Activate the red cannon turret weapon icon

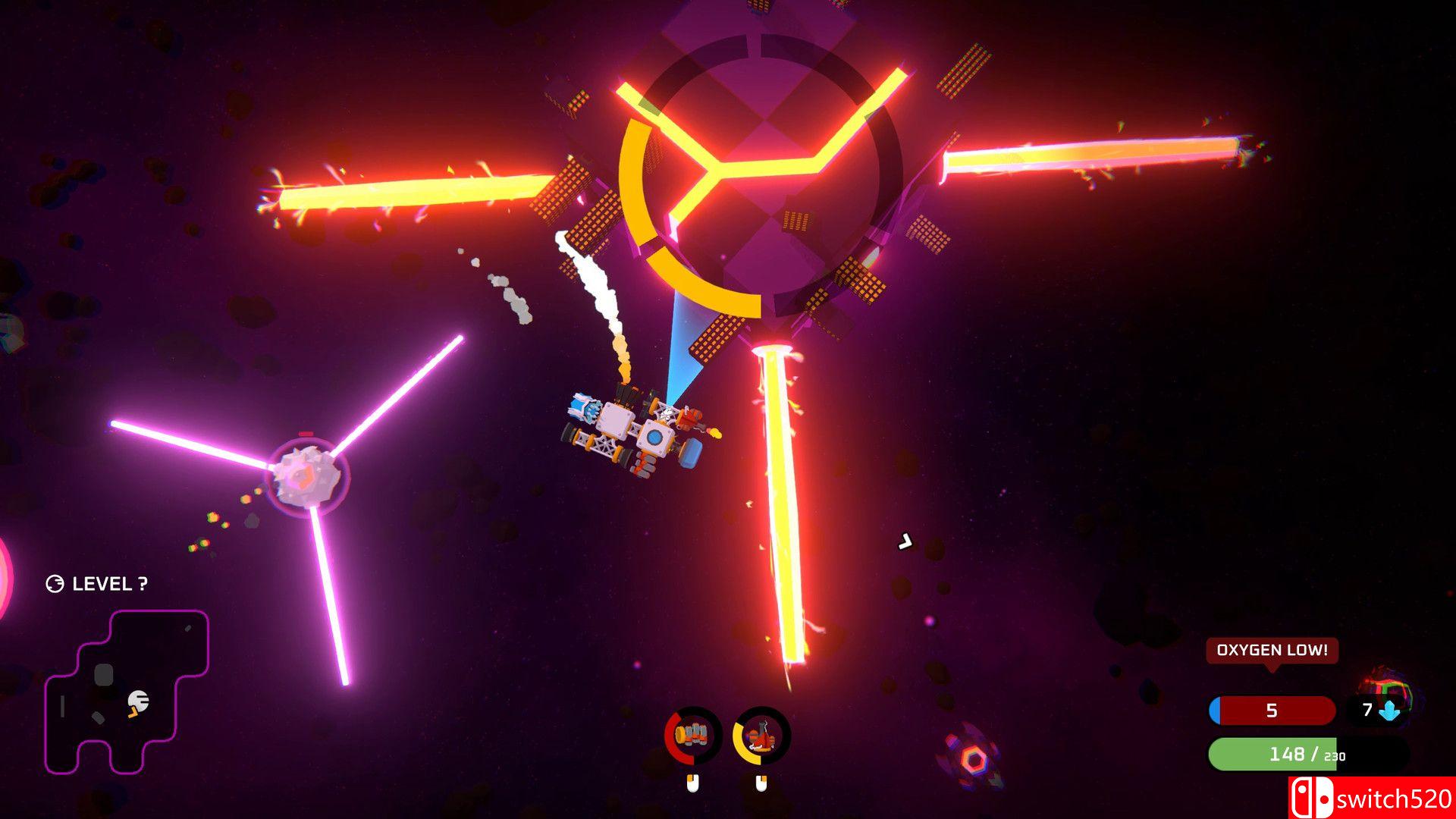761,735
